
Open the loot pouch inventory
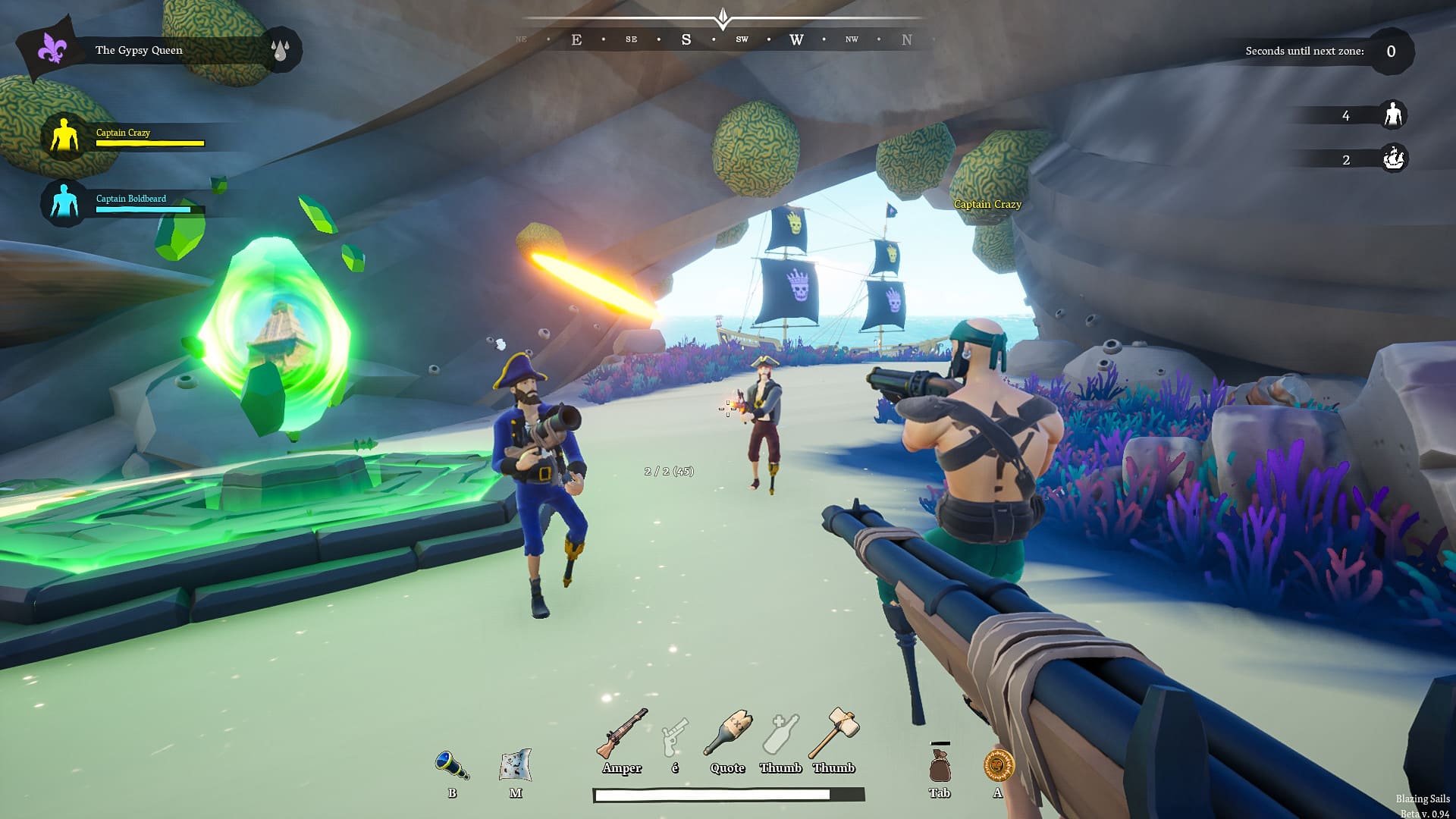point(940,765)
